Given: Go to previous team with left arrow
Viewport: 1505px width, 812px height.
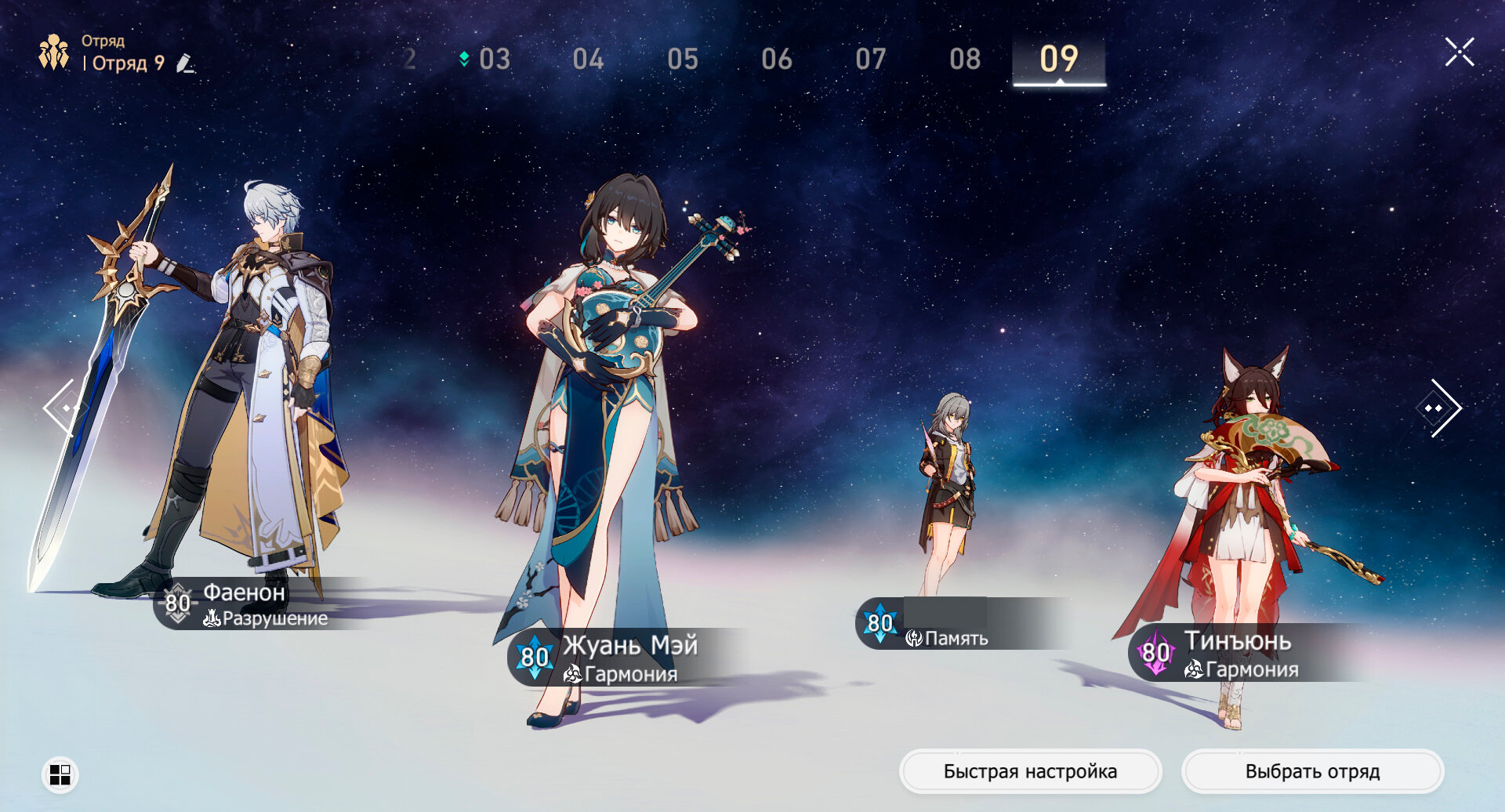Looking at the screenshot, I should (63, 408).
